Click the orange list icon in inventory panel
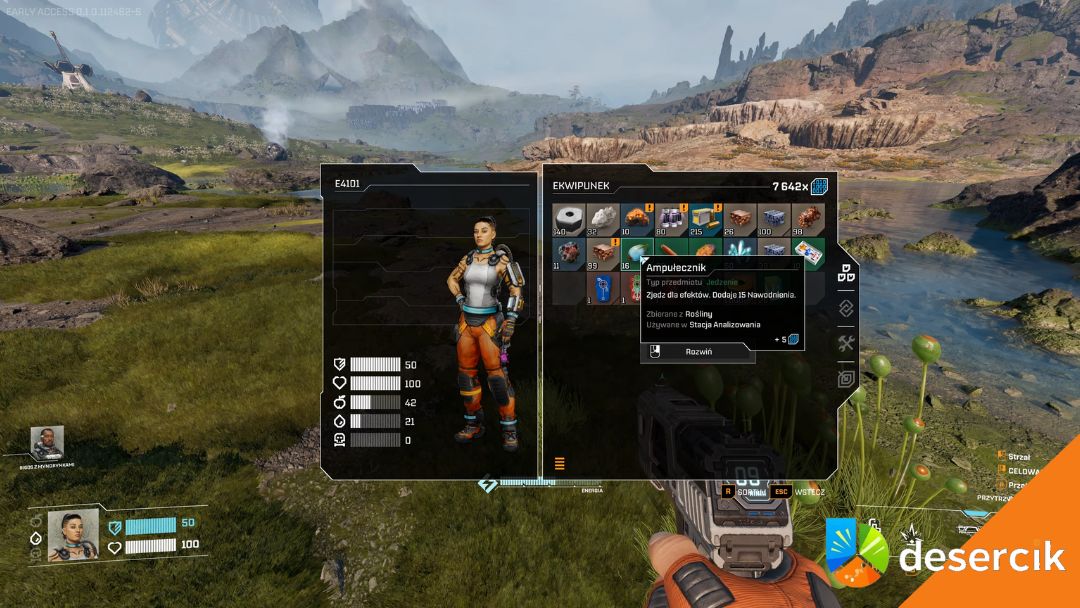Image resolution: width=1080 pixels, height=608 pixels. click(559, 463)
